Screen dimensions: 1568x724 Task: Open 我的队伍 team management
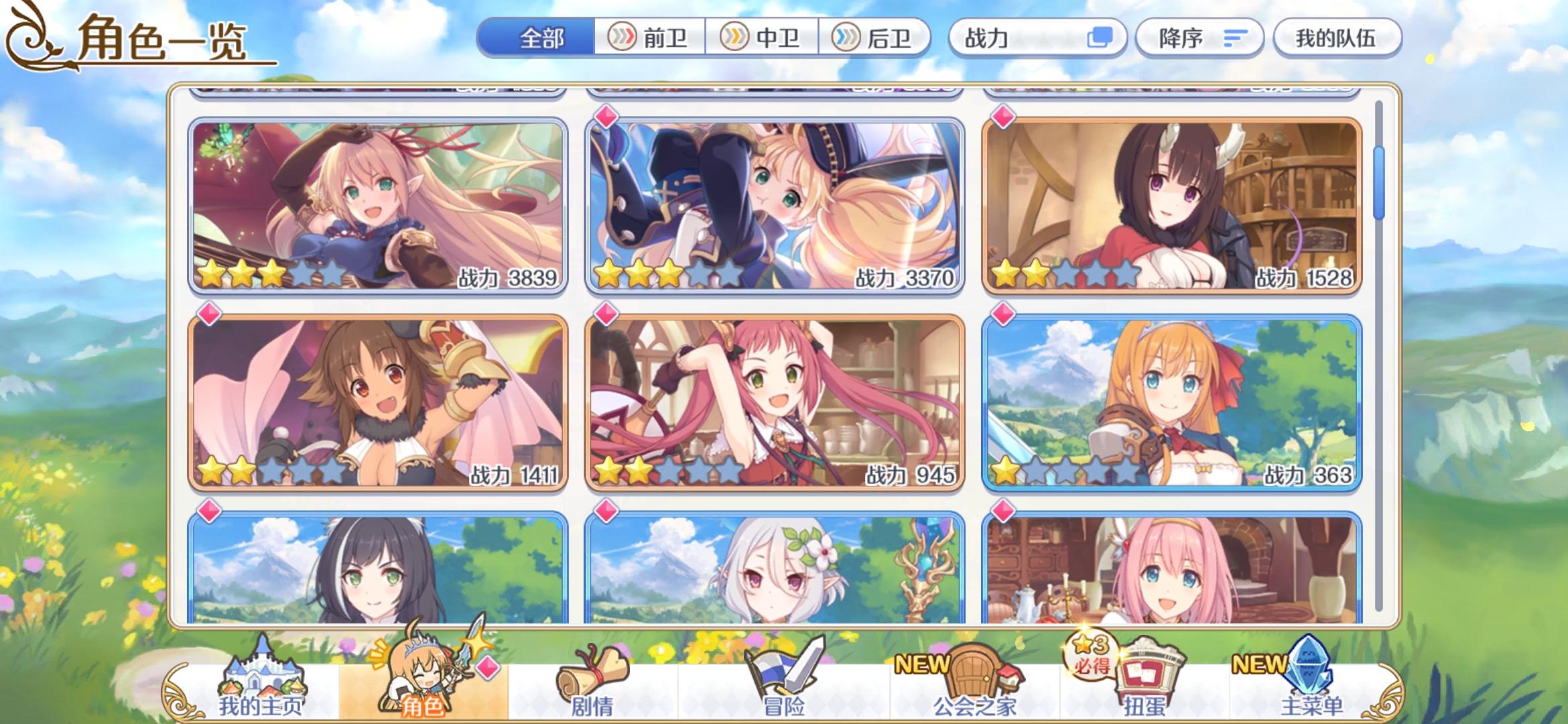[x=1337, y=38]
